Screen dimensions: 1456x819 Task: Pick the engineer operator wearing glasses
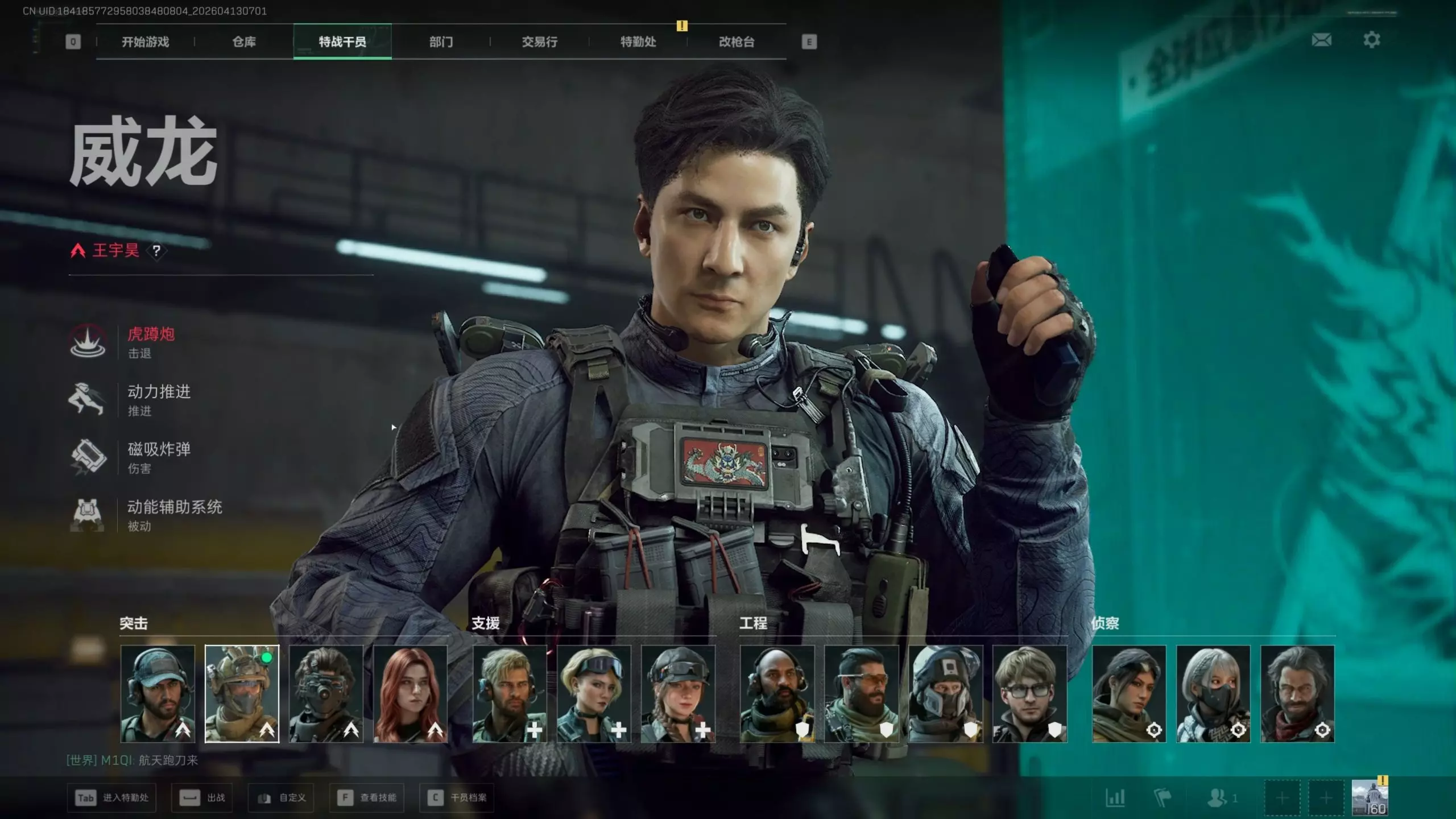coord(1029,693)
